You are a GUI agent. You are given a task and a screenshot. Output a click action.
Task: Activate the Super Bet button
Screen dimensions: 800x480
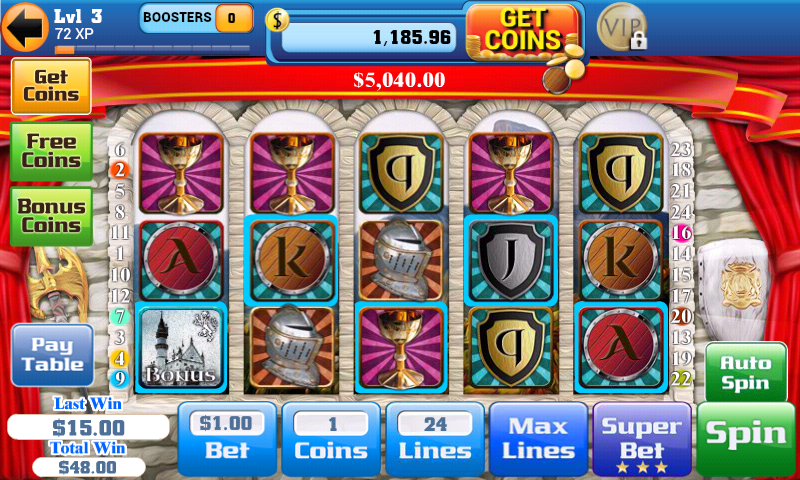pyautogui.click(x=642, y=438)
